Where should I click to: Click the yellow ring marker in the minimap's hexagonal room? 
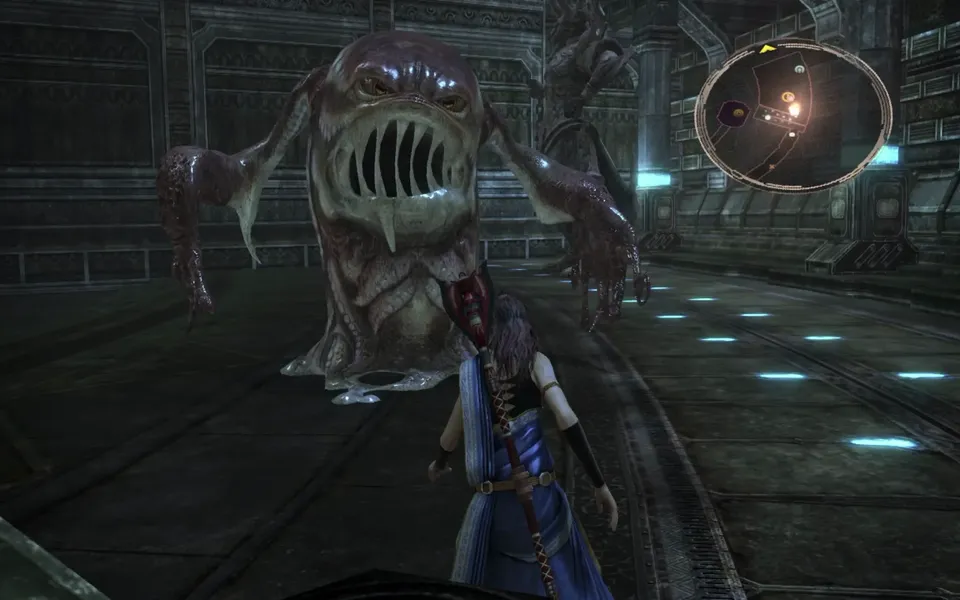tap(738, 113)
